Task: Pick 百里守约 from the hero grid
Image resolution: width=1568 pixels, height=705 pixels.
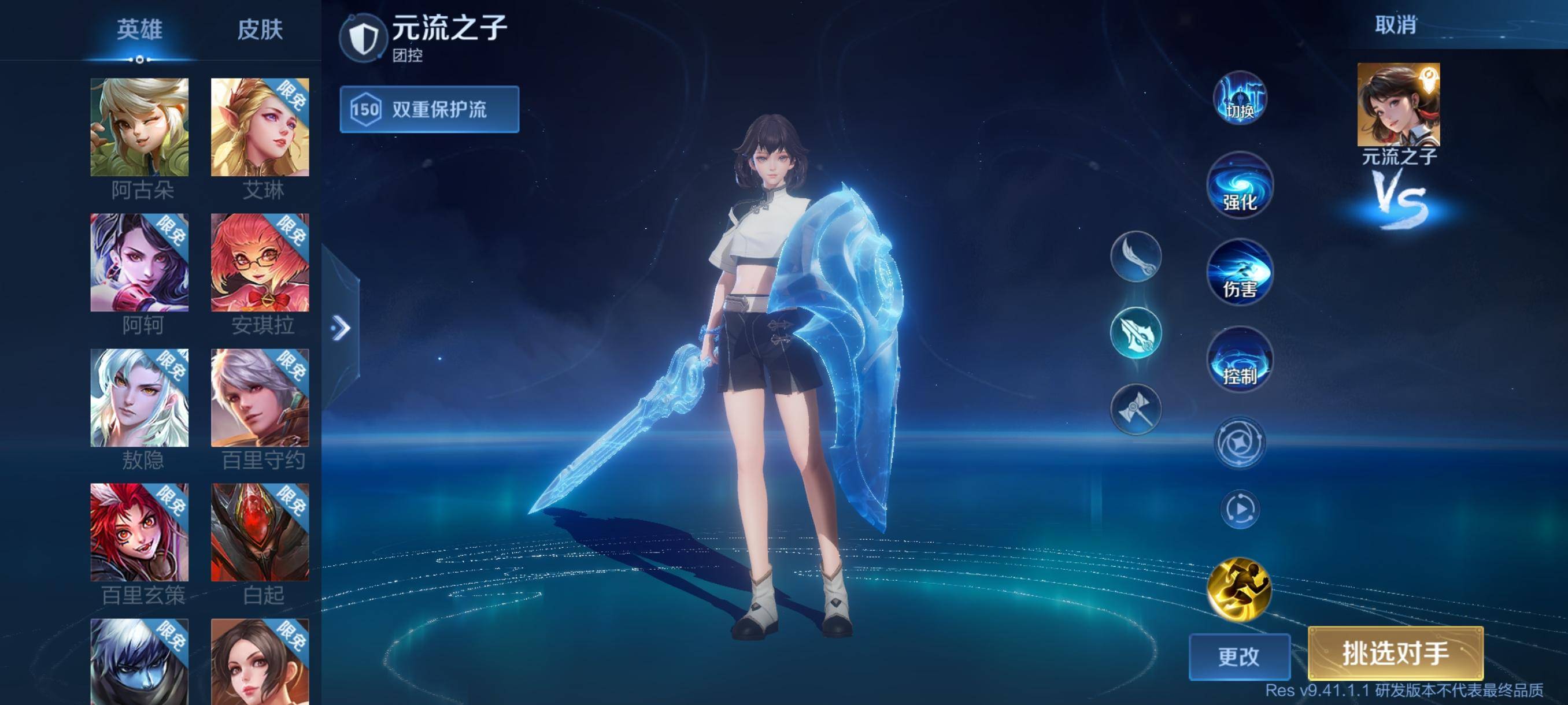Action: (260, 398)
